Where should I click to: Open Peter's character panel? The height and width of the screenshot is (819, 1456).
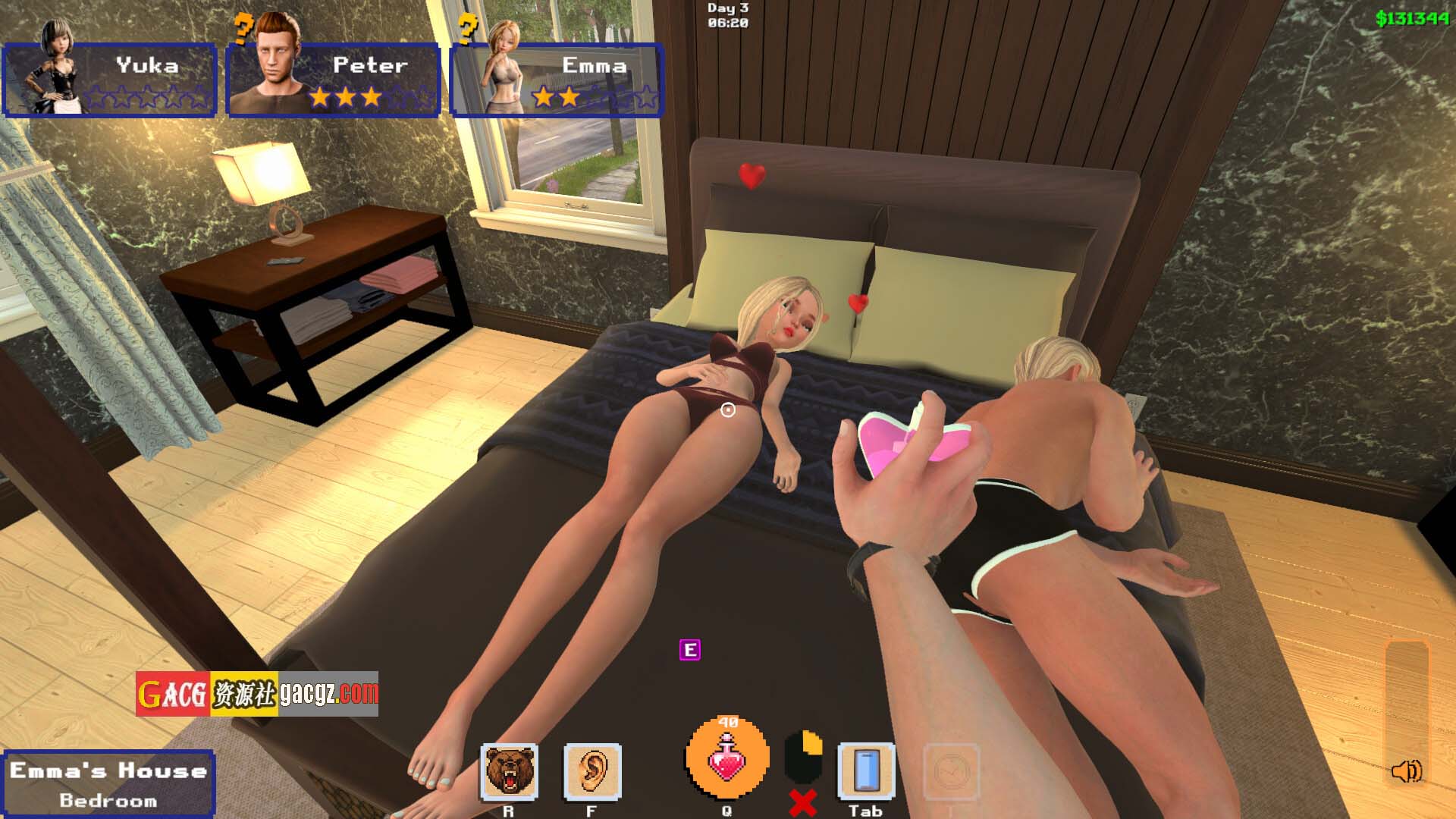pyautogui.click(x=334, y=80)
